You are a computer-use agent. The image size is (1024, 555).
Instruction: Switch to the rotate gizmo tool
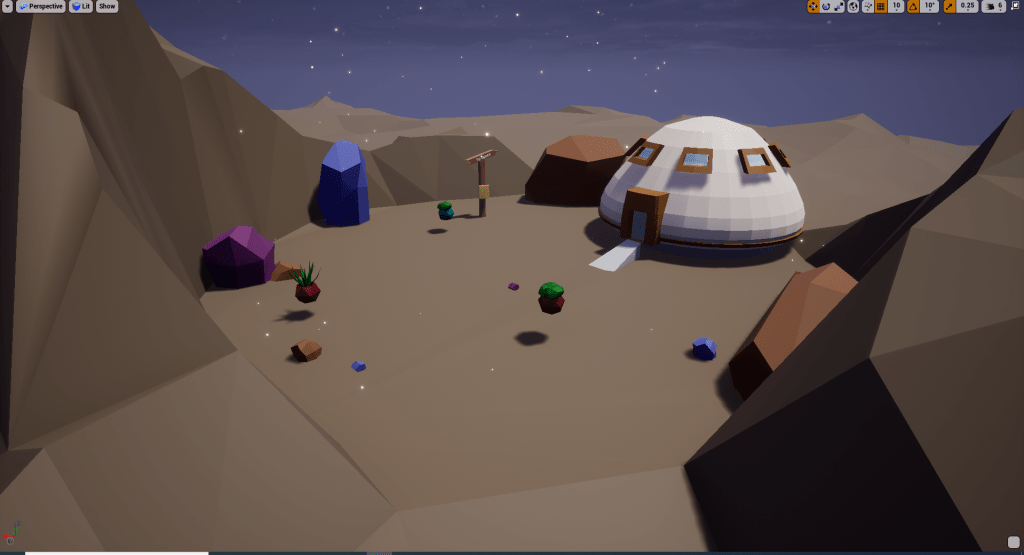pyautogui.click(x=826, y=6)
